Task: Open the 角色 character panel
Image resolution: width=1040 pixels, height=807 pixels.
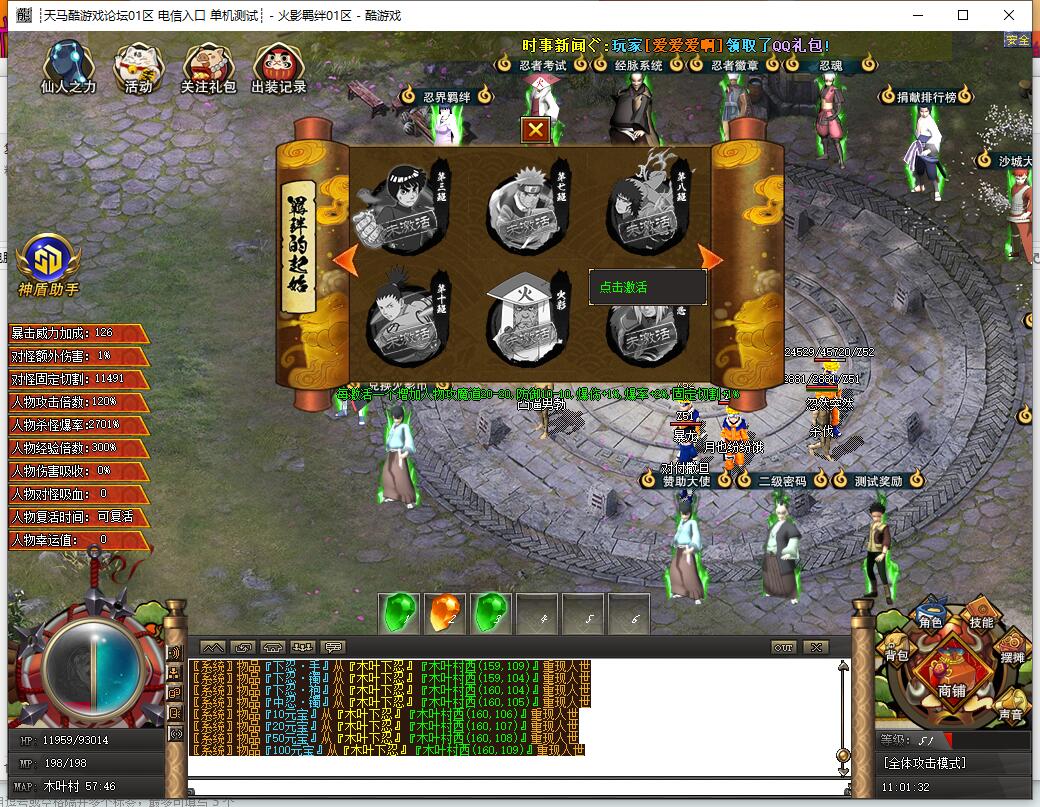Action: pos(930,619)
